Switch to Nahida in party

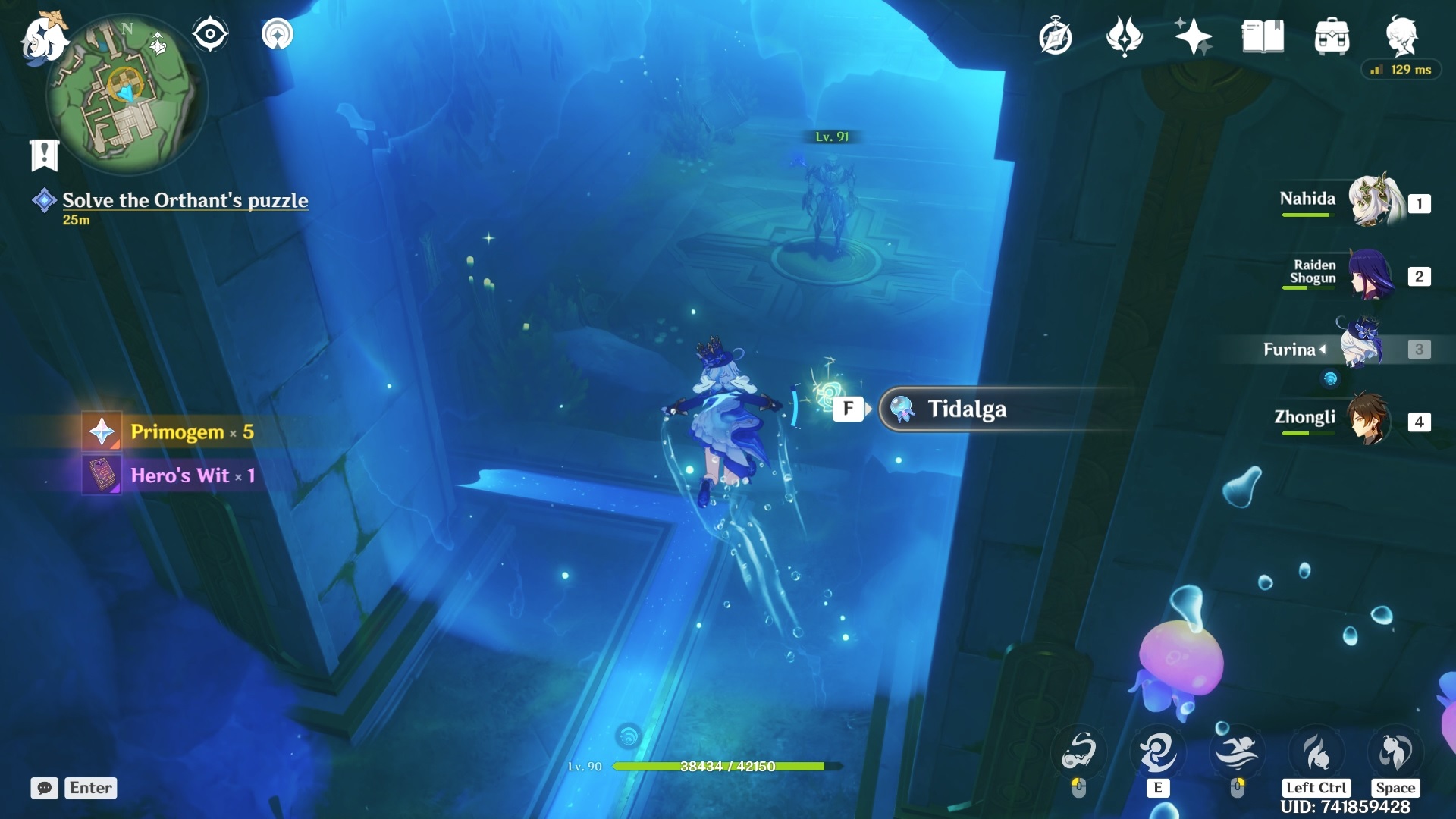pyautogui.click(x=1373, y=201)
